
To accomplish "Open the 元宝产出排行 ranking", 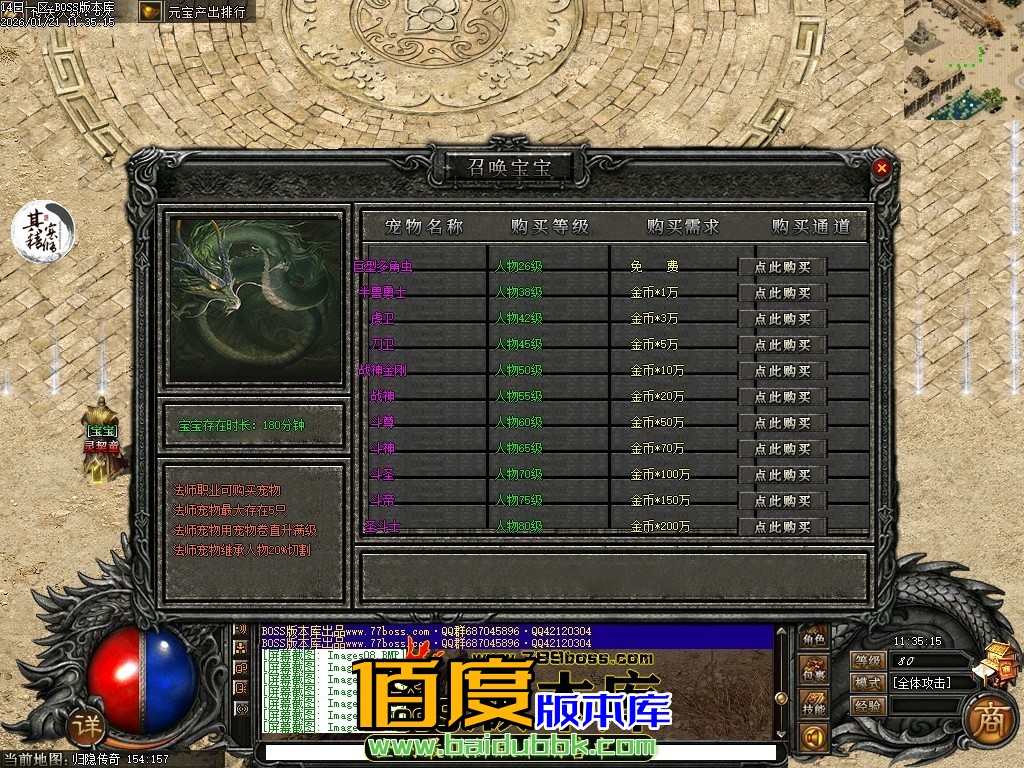I will tap(196, 12).
